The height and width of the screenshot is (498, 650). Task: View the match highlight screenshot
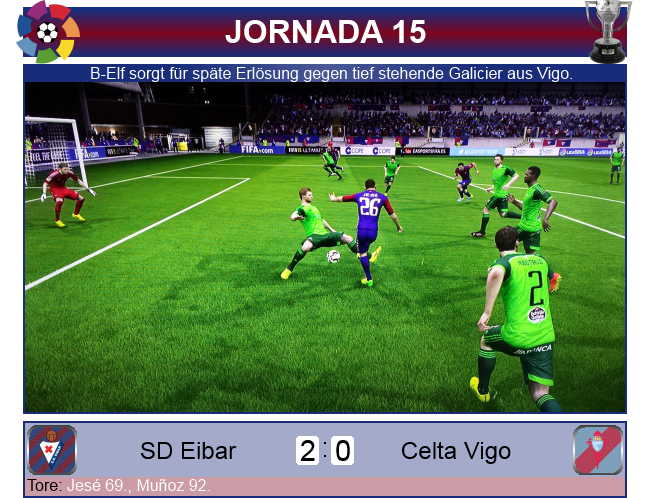[x=325, y=247]
